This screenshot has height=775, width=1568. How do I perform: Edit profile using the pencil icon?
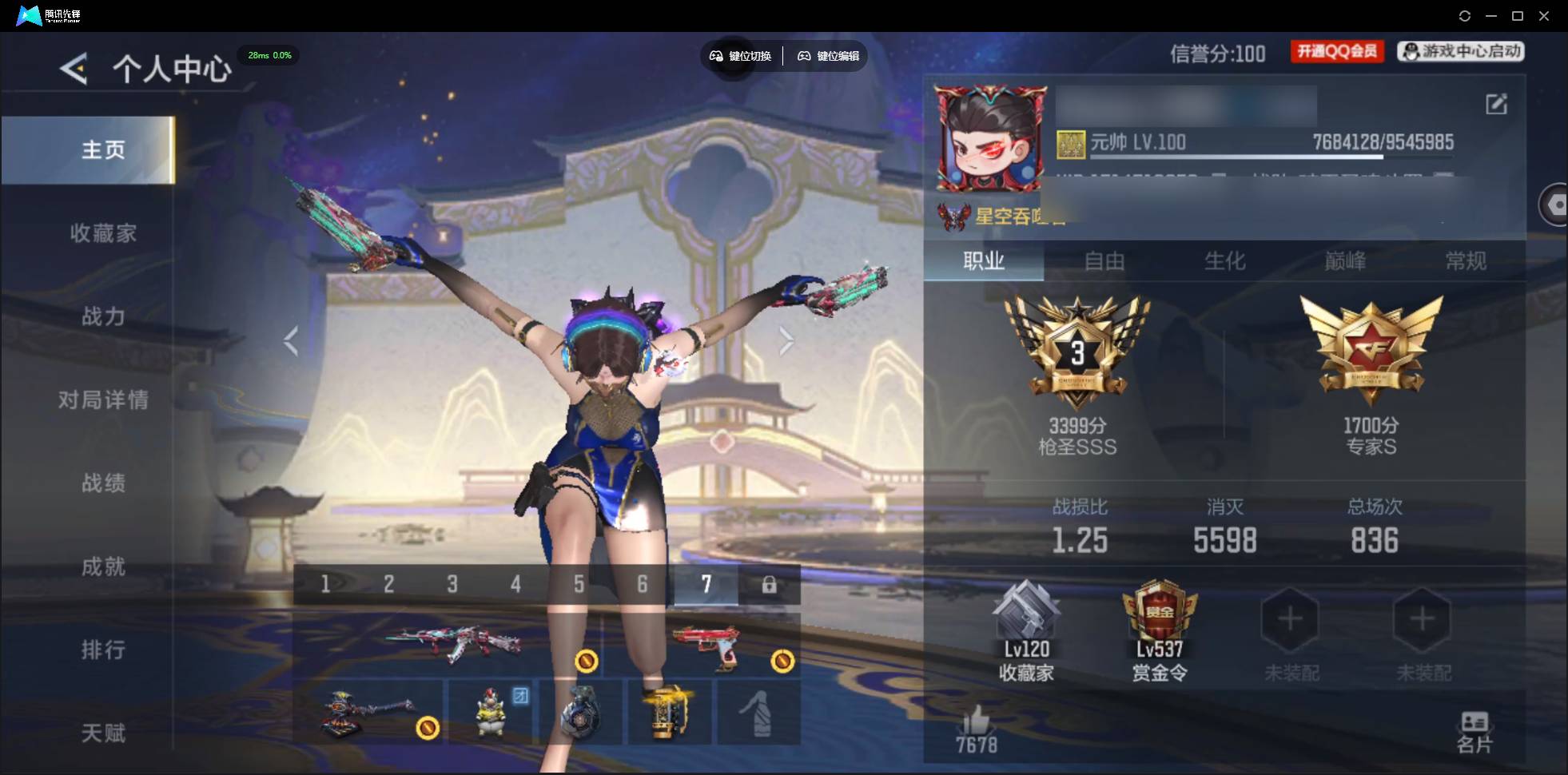1496,104
